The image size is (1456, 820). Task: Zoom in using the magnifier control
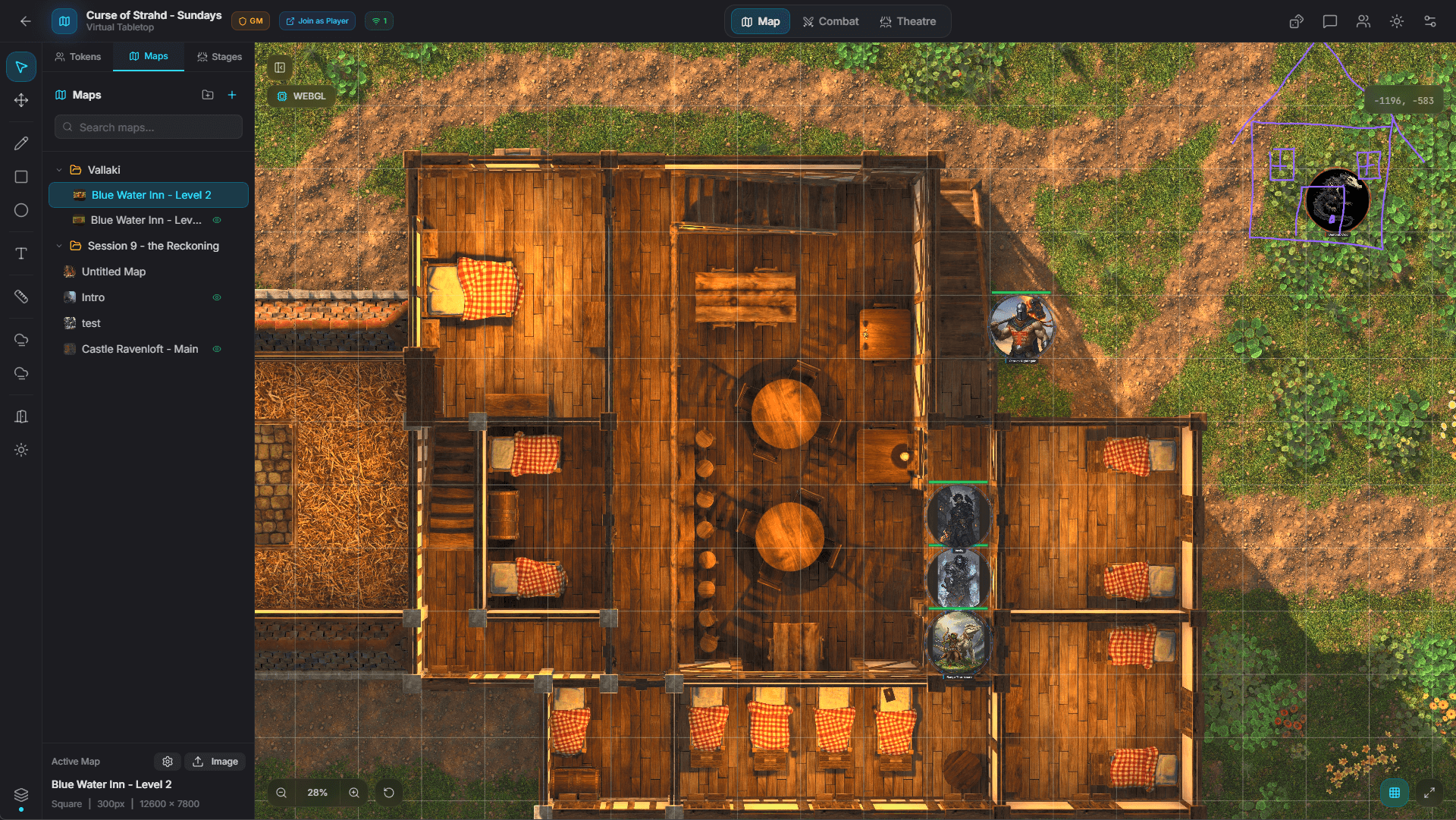coord(353,792)
